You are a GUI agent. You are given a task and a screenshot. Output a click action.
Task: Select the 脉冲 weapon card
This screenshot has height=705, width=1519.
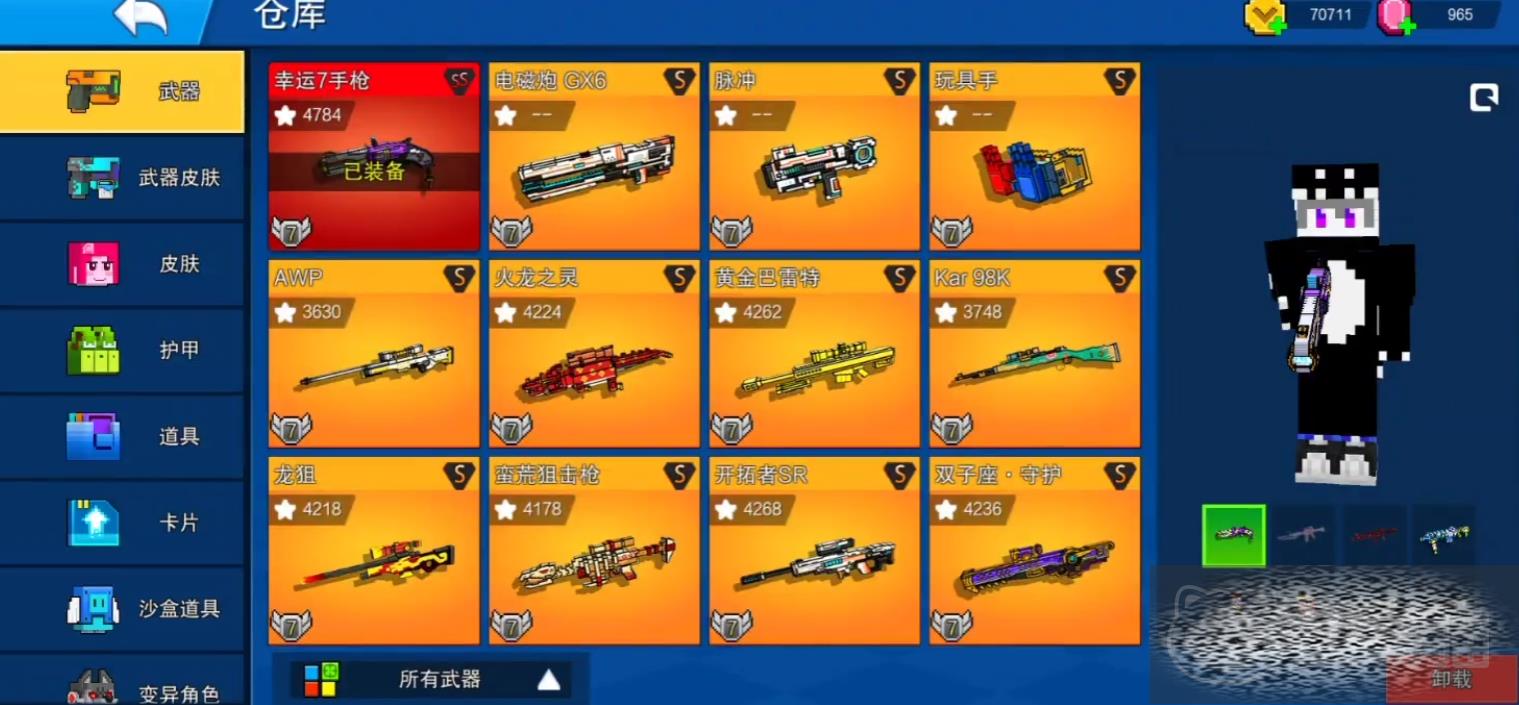814,157
